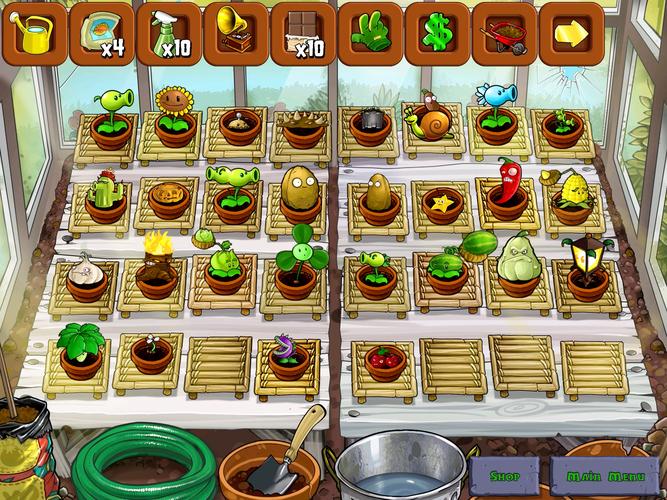Select the wheelbarrow tool
The height and width of the screenshot is (500, 667).
pos(504,33)
